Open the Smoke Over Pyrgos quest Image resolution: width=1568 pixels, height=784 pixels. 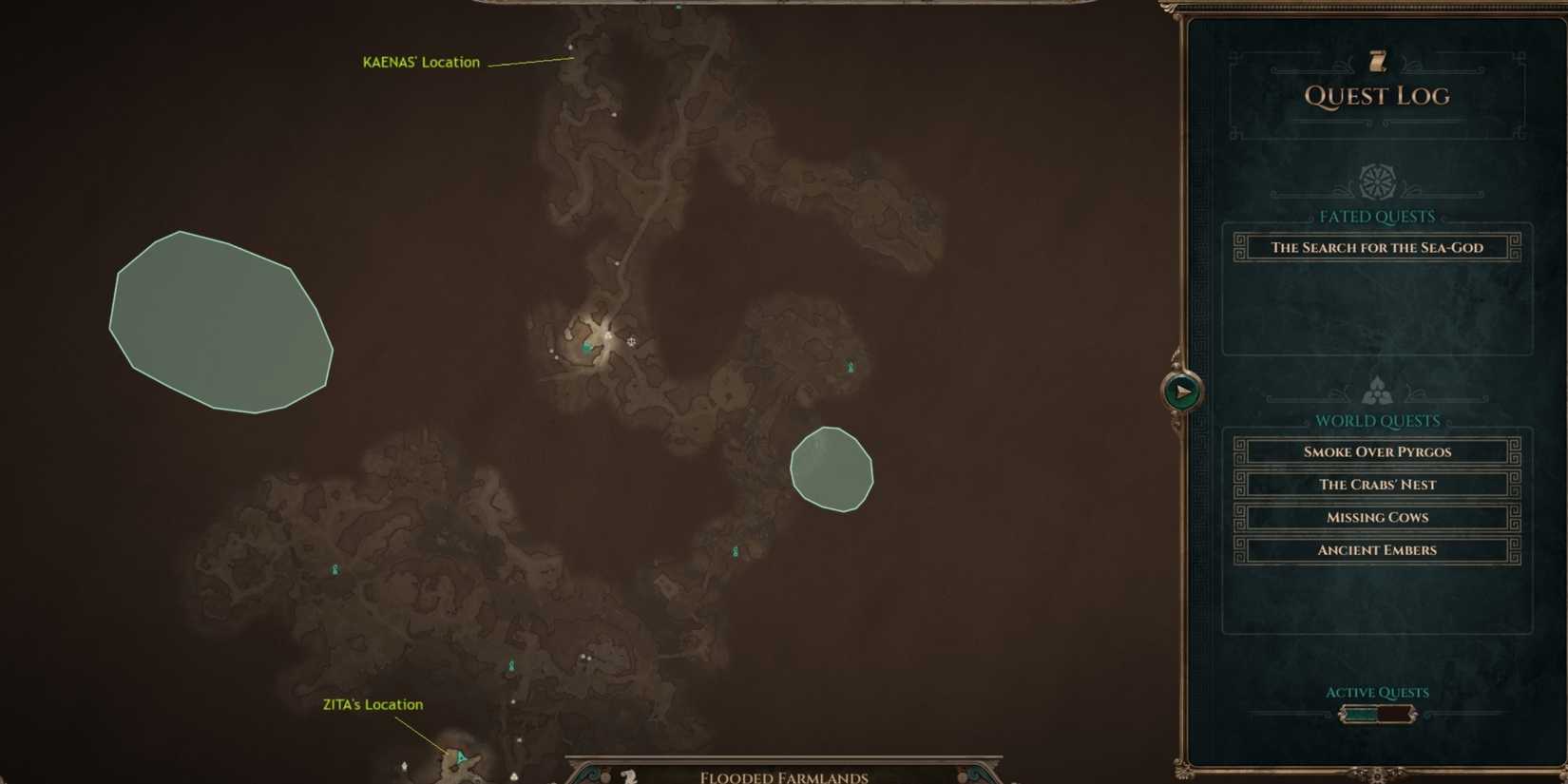(1376, 451)
